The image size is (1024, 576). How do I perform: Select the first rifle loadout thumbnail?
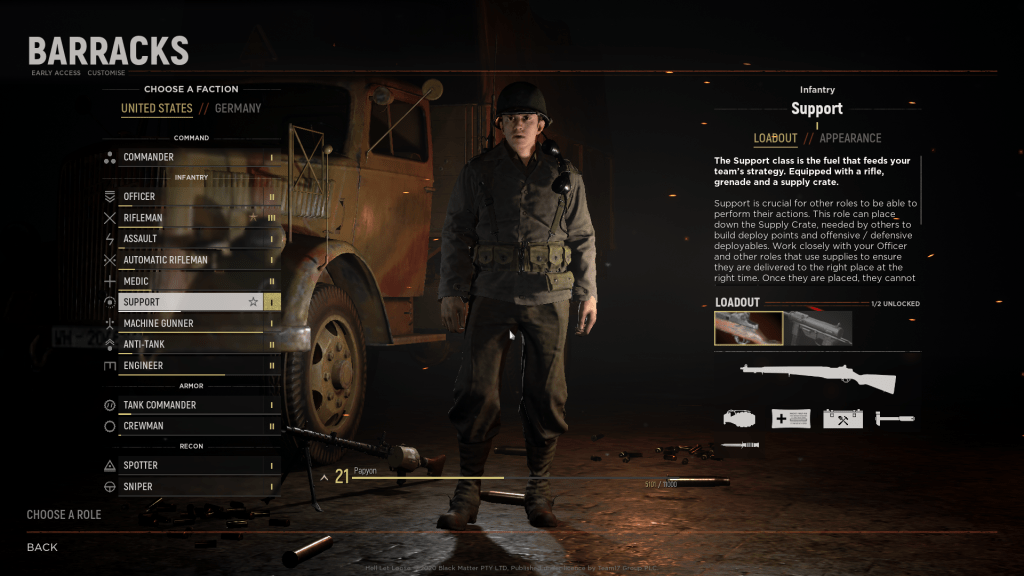748,328
